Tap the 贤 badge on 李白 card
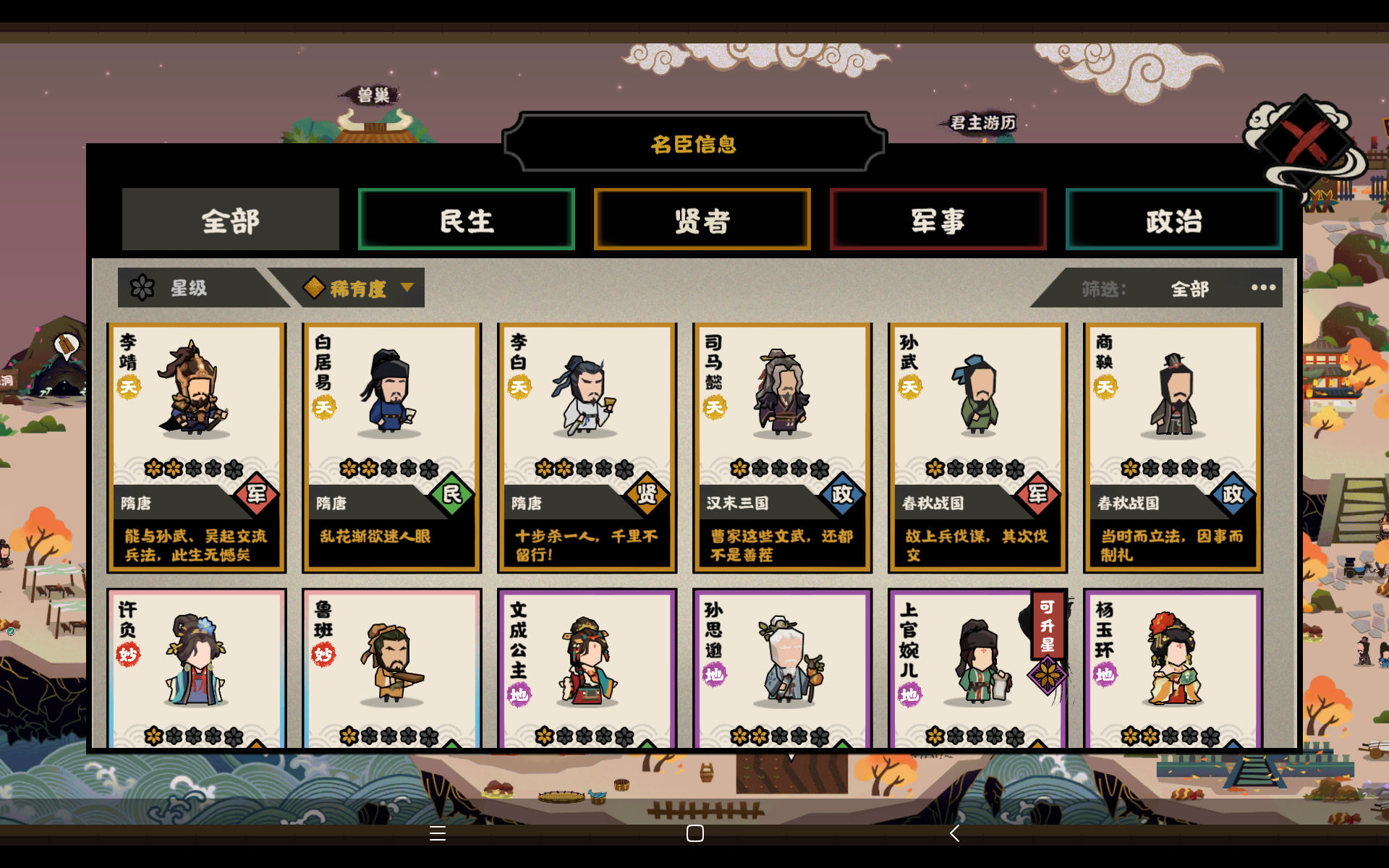This screenshot has height=868, width=1389. tap(647, 494)
